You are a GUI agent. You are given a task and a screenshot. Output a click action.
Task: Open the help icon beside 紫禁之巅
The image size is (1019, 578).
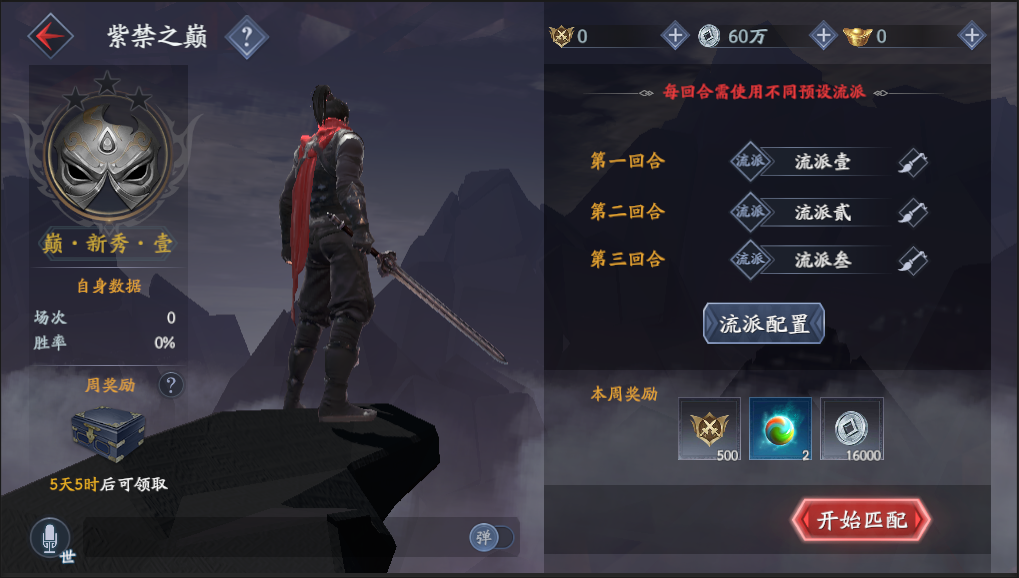(x=248, y=38)
